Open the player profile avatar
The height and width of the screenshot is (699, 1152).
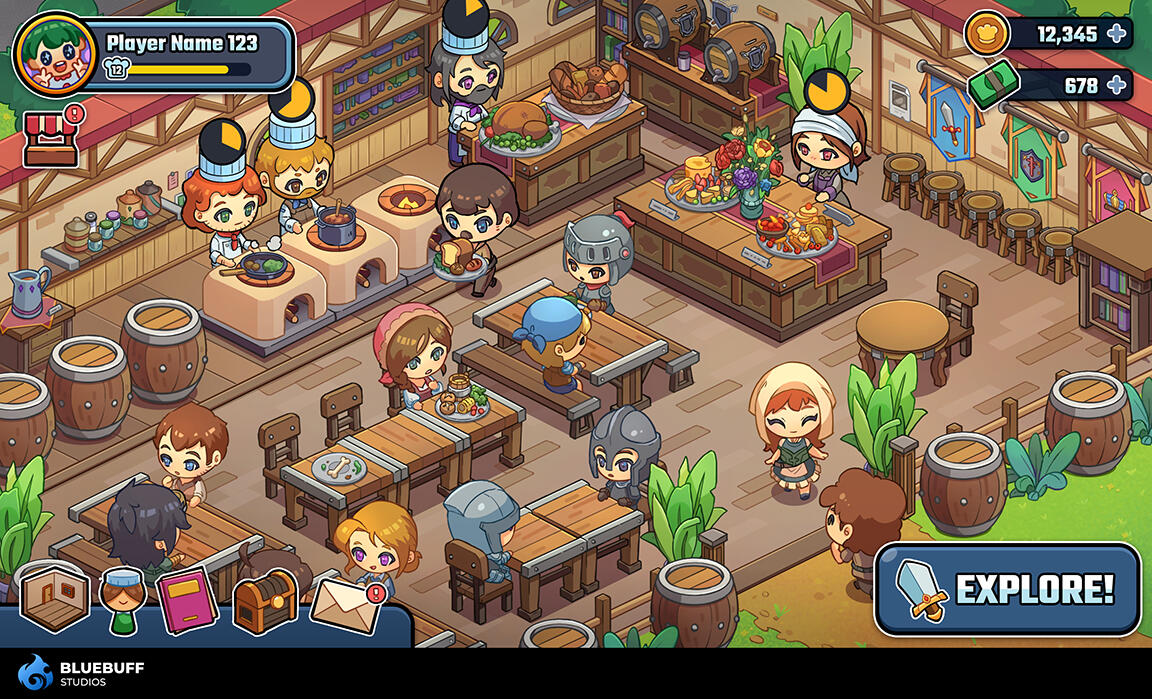[x=55, y=55]
